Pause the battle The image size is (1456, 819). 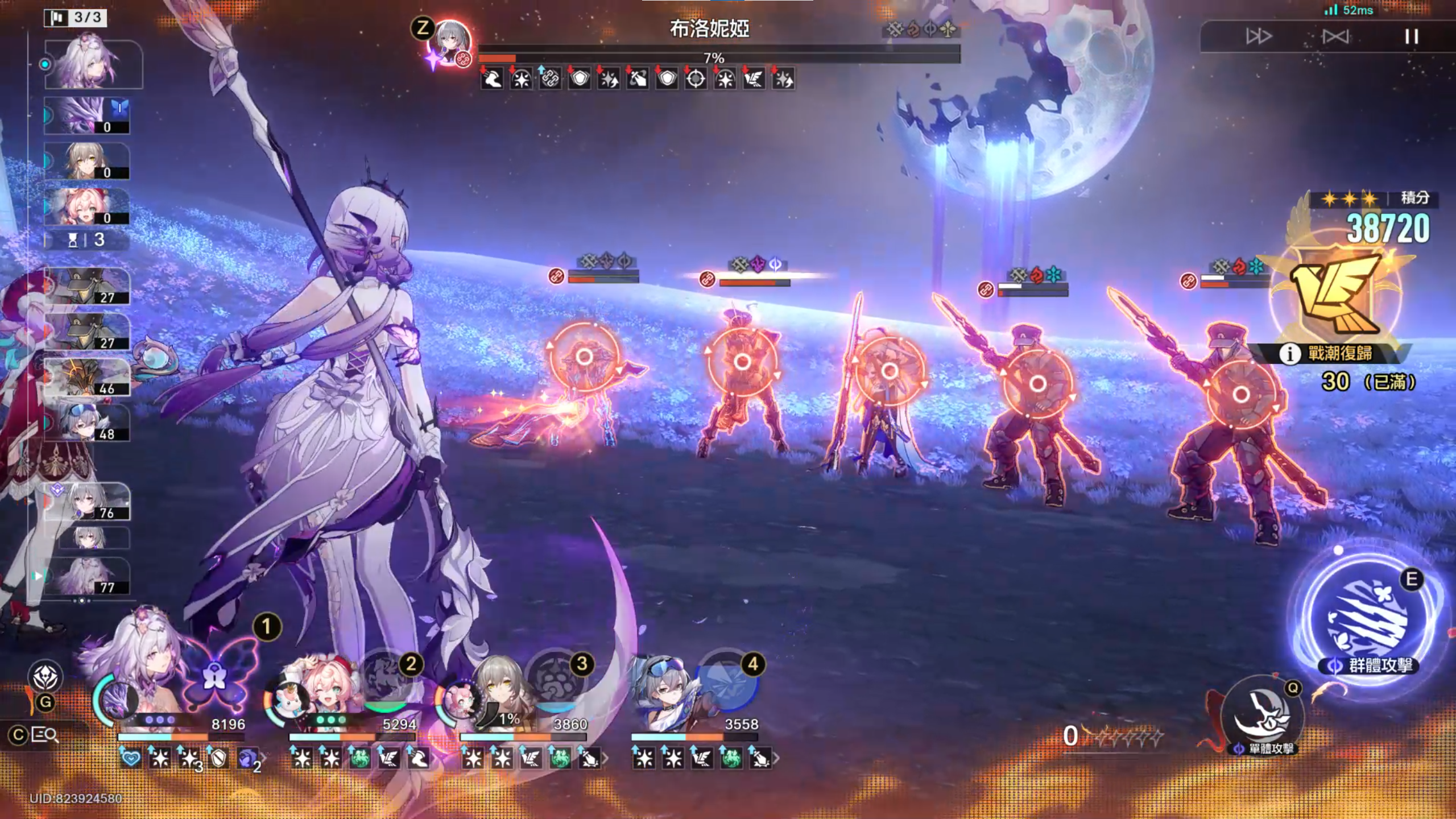point(1411,37)
